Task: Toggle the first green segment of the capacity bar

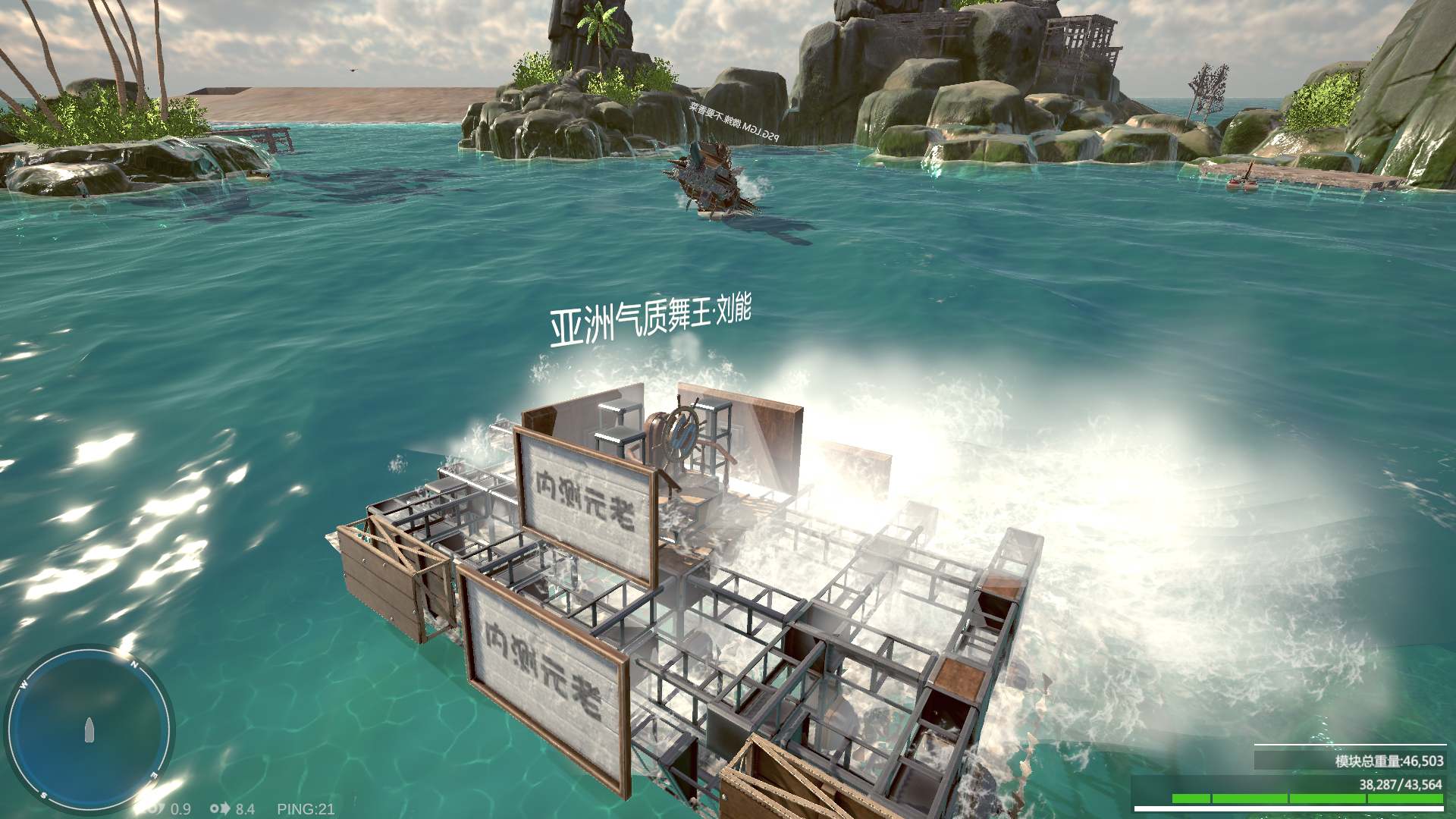Action: (1191, 799)
